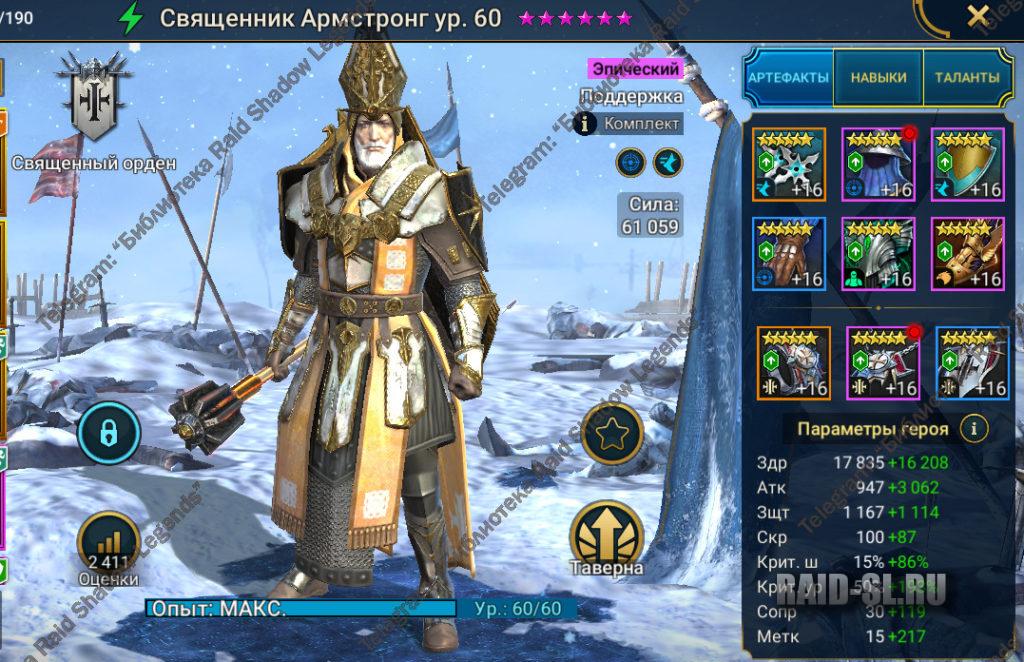Select the shuriken weapon artifact slot
The width and height of the screenshot is (1024, 662).
coord(789,165)
